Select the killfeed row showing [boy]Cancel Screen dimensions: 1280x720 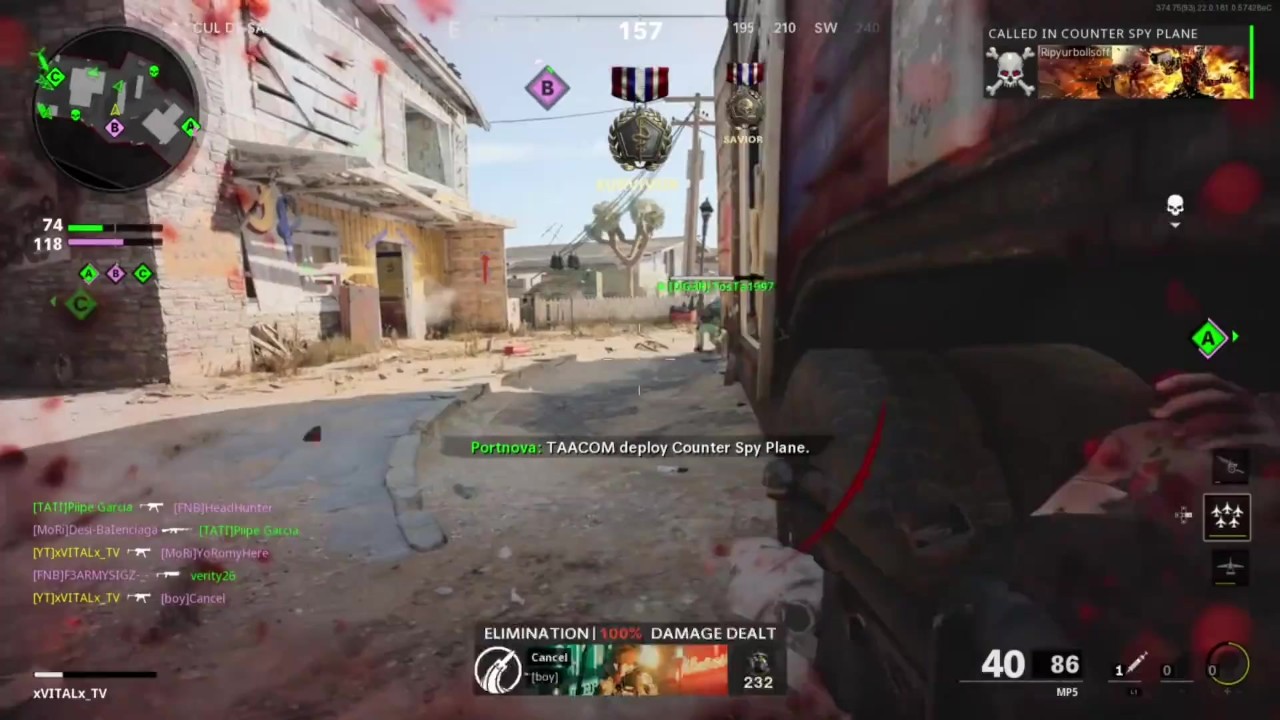point(130,598)
